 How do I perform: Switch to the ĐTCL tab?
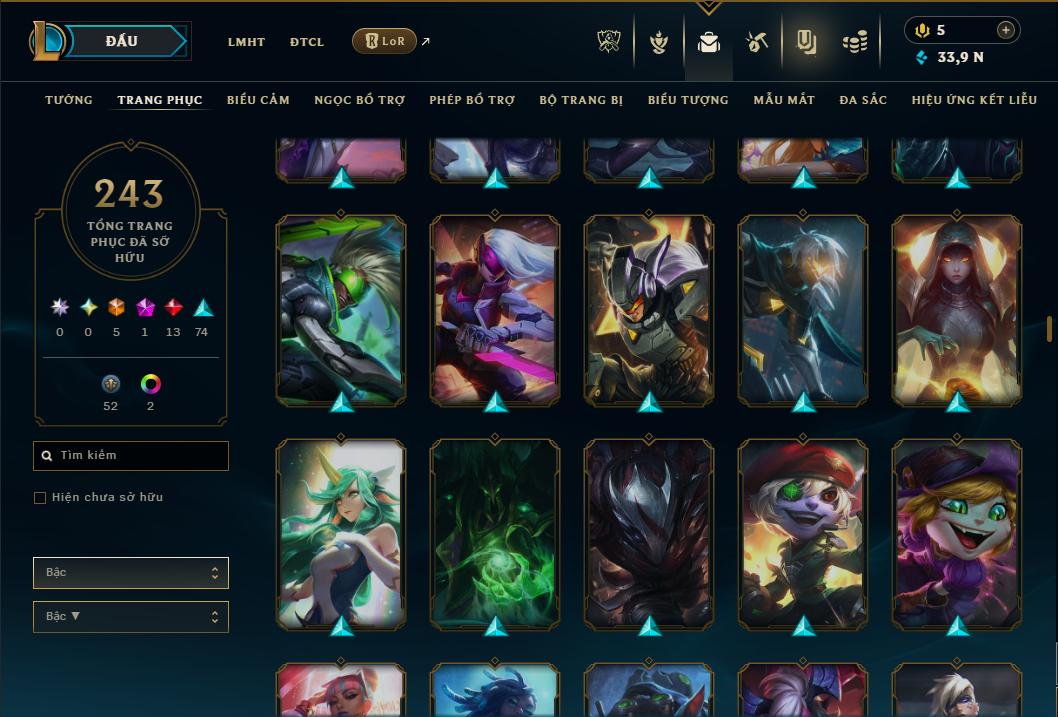pyautogui.click(x=307, y=42)
